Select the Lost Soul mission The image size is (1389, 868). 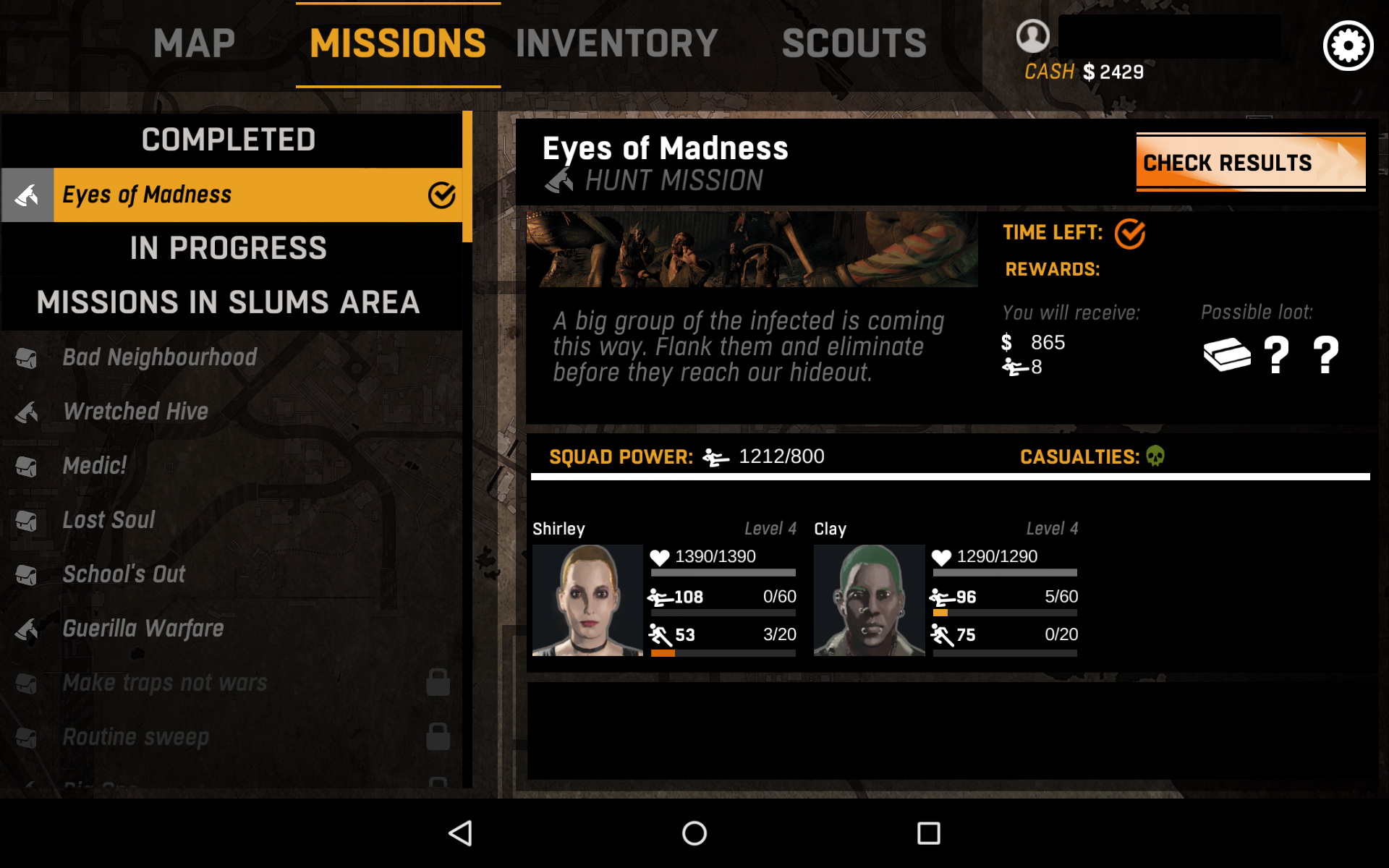pos(109,520)
